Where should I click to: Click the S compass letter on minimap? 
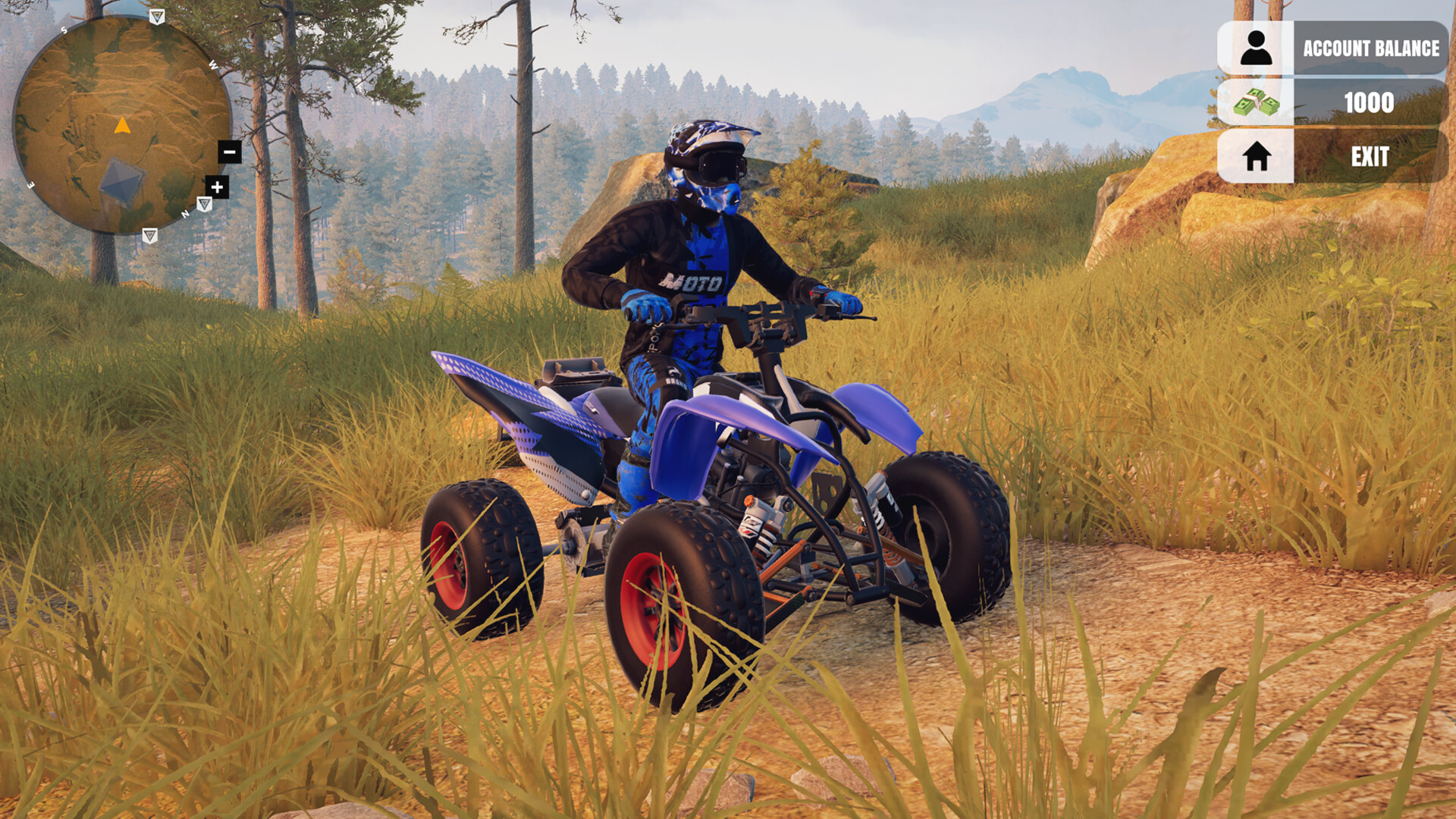(x=65, y=32)
